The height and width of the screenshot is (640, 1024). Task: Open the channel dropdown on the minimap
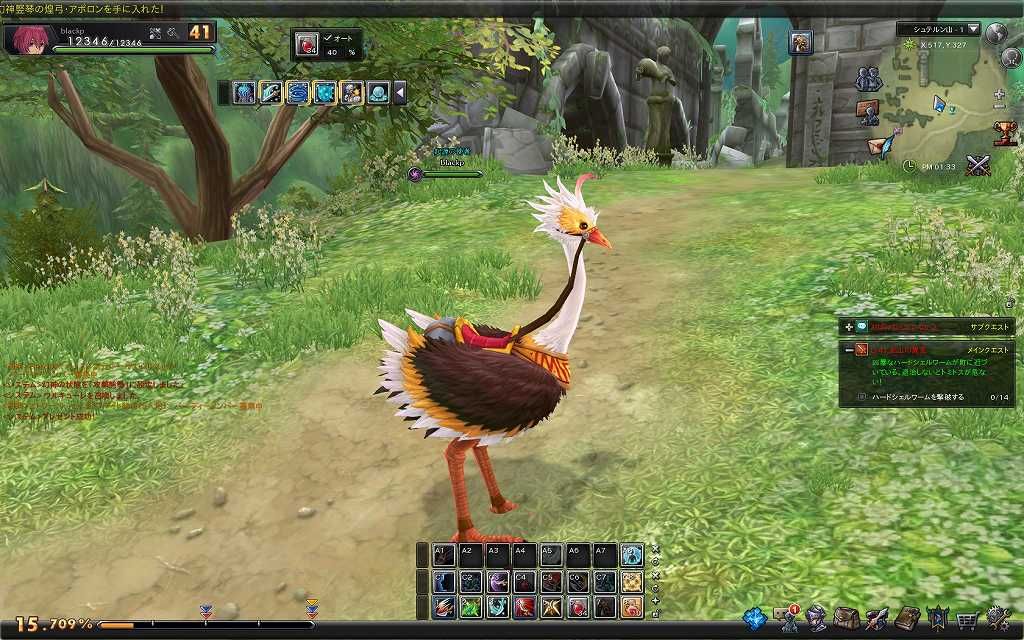pyautogui.click(x=974, y=29)
